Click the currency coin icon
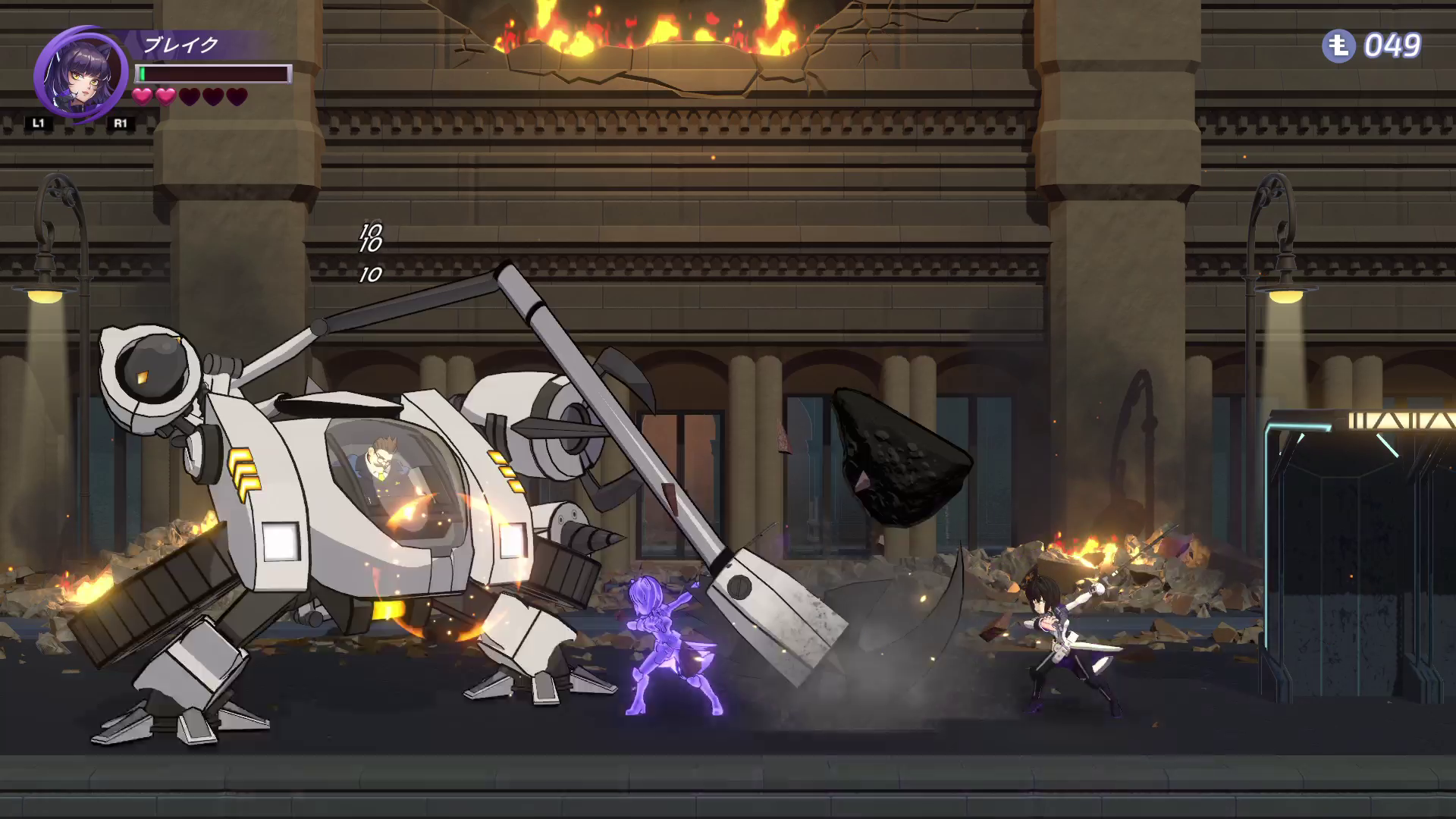The width and height of the screenshot is (1456, 819). point(1338,46)
